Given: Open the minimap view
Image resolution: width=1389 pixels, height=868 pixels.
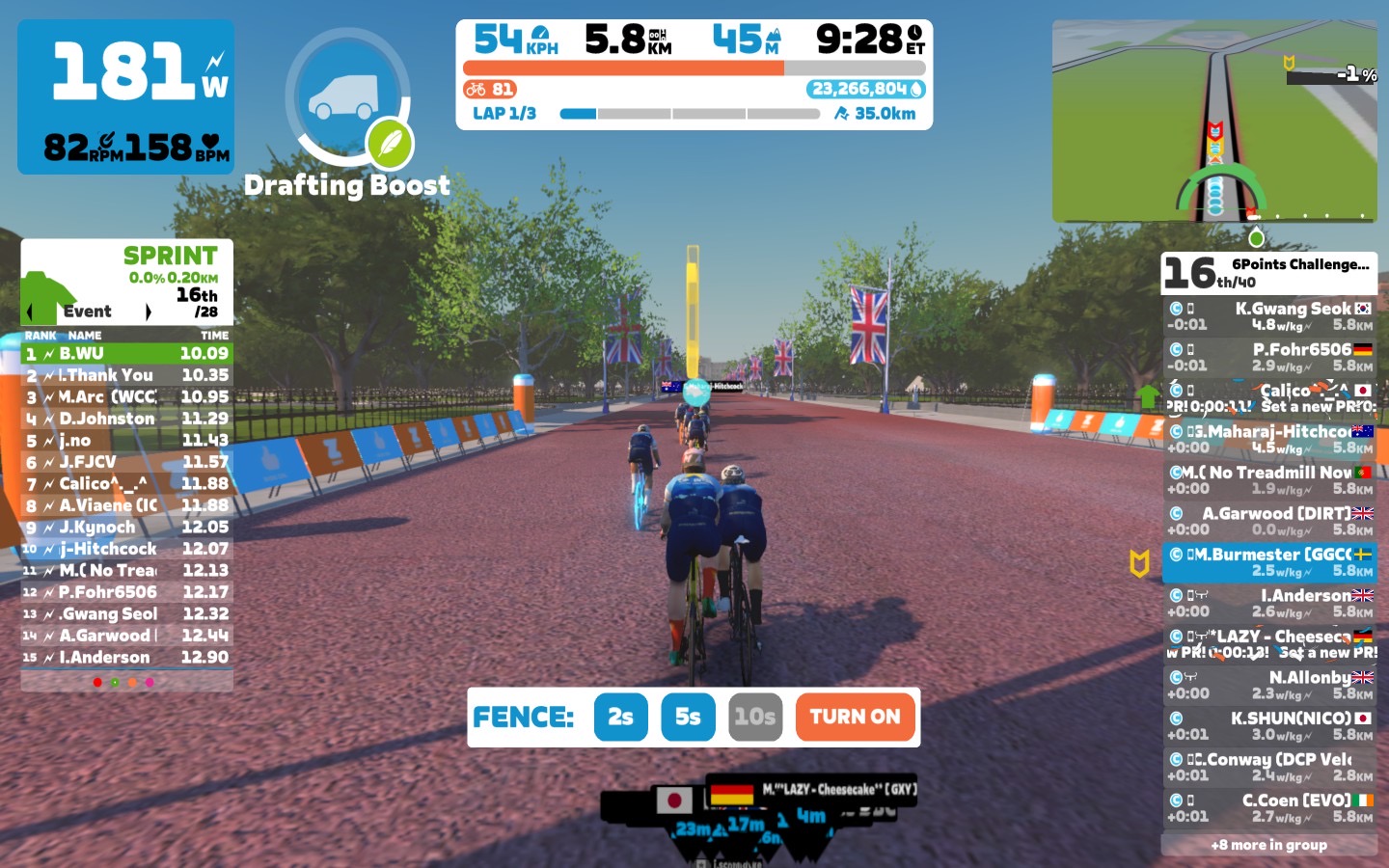Looking at the screenshot, I should tap(1214, 121).
